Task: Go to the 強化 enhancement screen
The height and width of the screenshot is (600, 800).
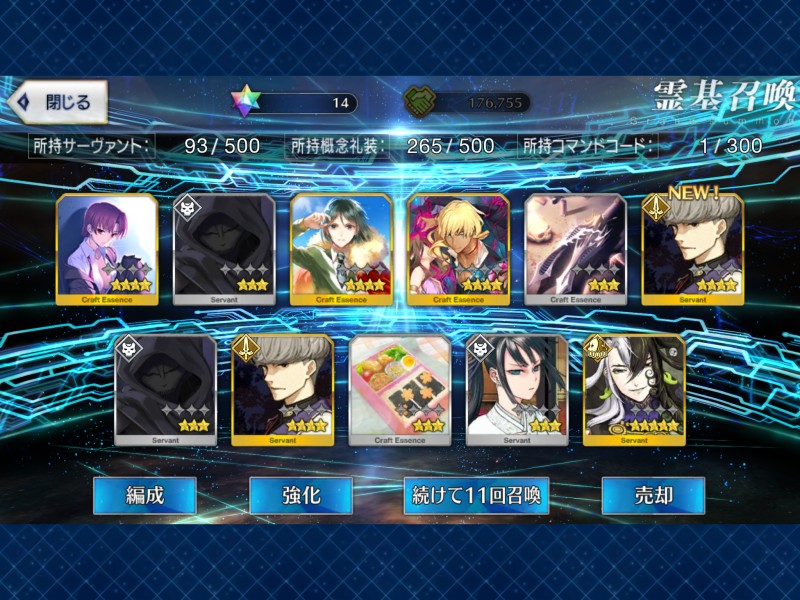Action: pos(300,495)
